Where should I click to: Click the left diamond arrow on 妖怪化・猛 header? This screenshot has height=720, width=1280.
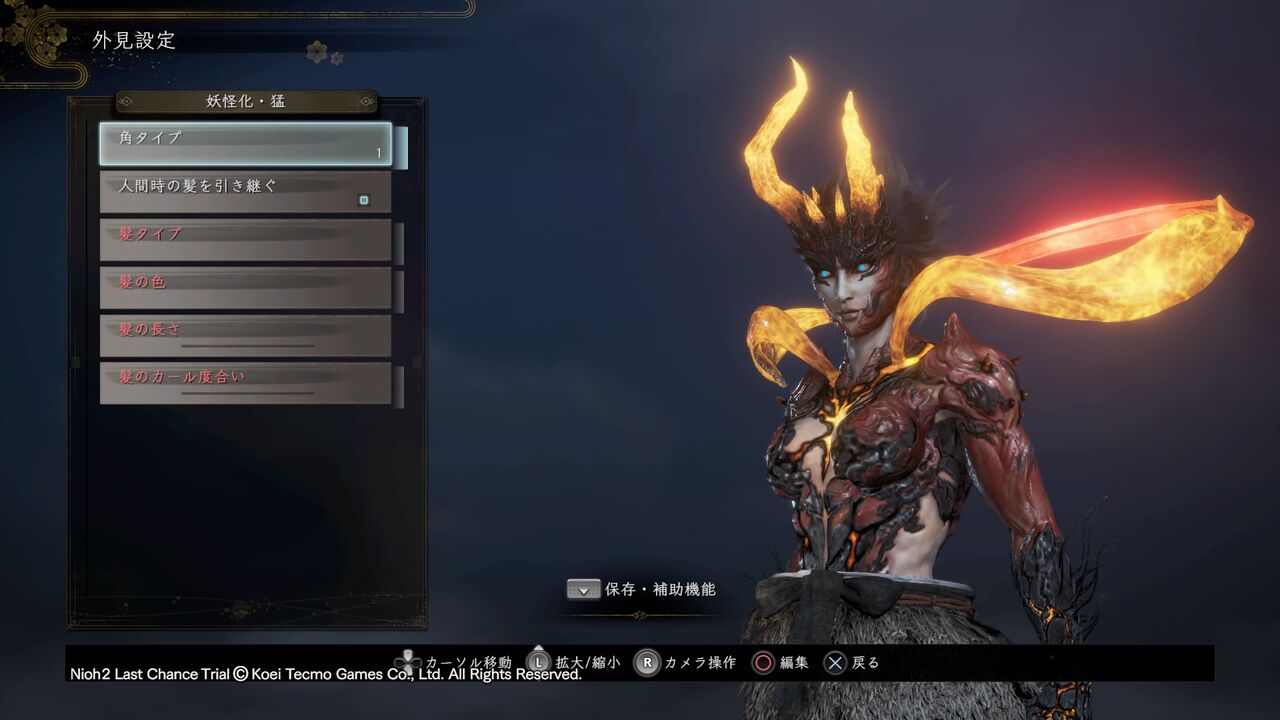click(128, 100)
